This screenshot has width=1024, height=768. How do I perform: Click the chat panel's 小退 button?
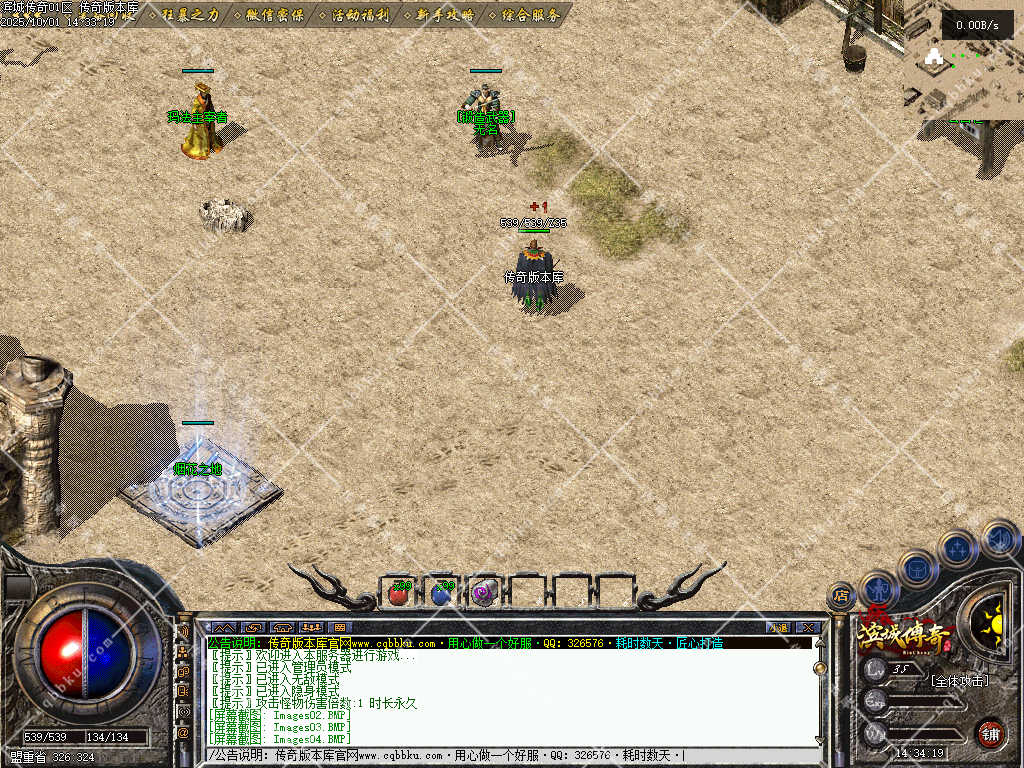pos(778,628)
